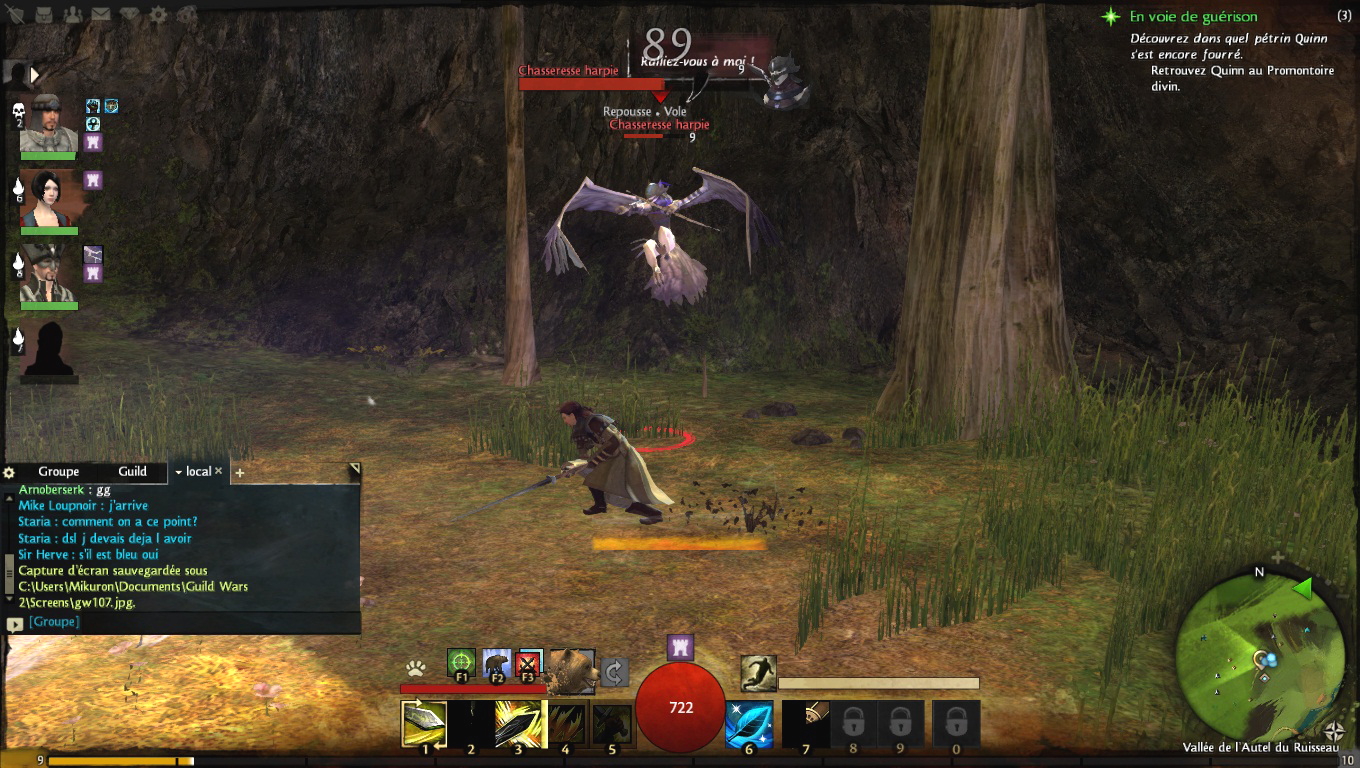1360x768 pixels.
Task: Open the game menu gear icon
Action: [x=157, y=15]
